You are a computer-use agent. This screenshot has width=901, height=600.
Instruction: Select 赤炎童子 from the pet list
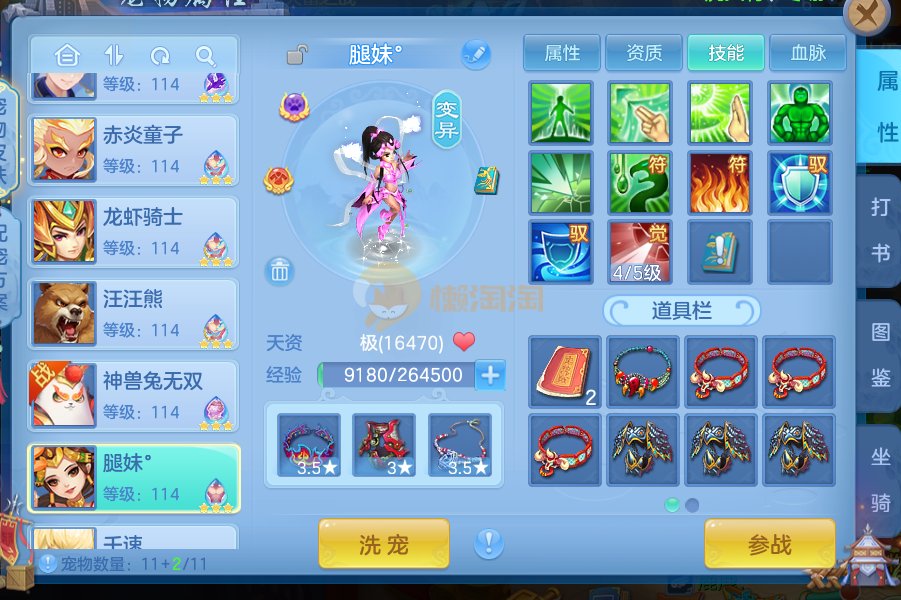(133, 150)
